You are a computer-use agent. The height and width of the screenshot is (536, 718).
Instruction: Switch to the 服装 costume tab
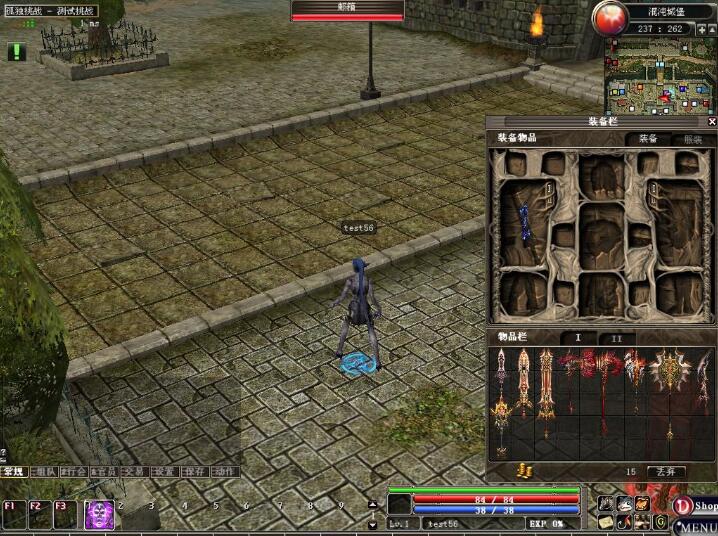(691, 139)
